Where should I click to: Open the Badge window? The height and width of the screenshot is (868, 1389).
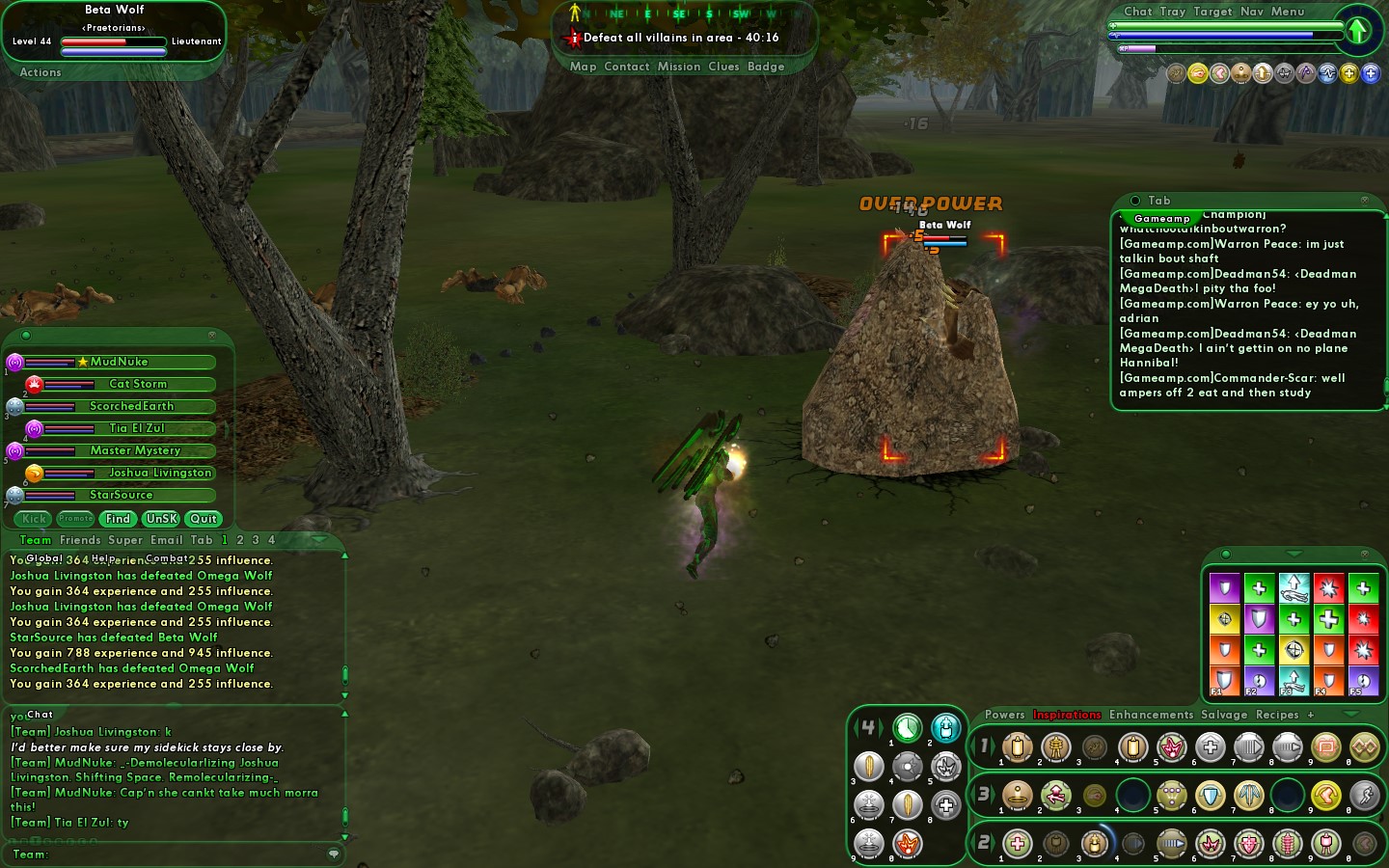click(766, 67)
